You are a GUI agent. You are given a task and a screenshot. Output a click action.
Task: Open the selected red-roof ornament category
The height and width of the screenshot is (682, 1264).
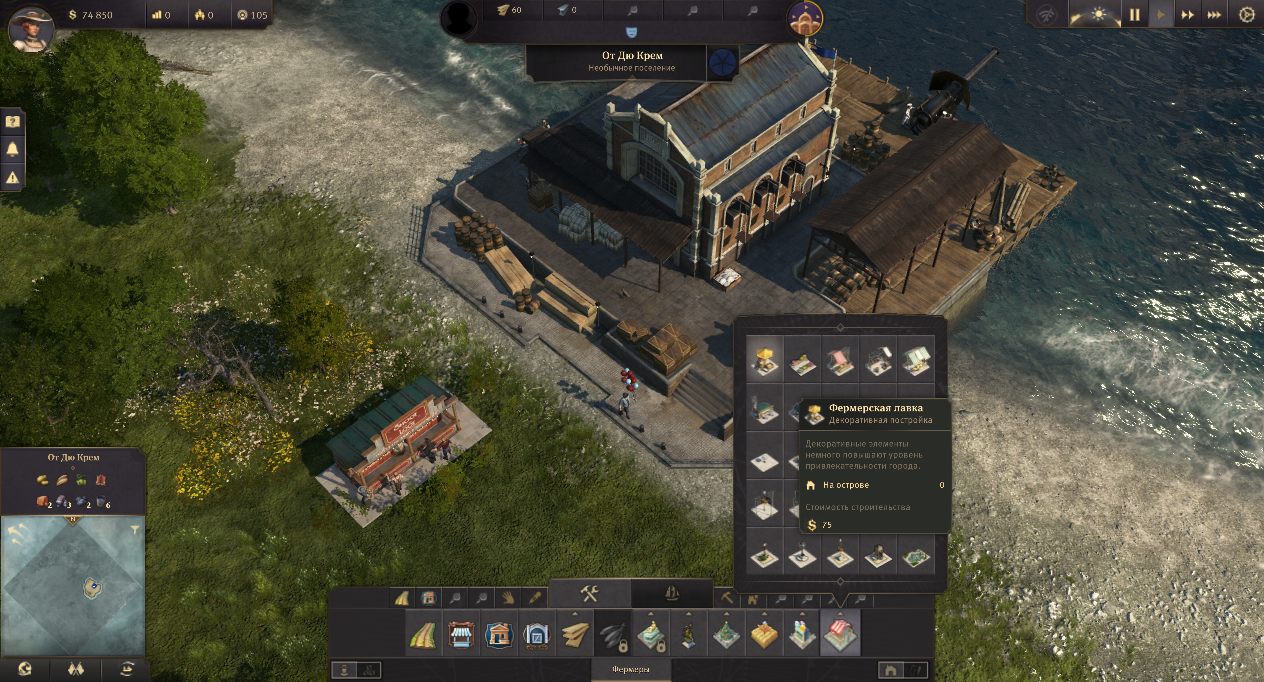pyautogui.click(x=840, y=635)
